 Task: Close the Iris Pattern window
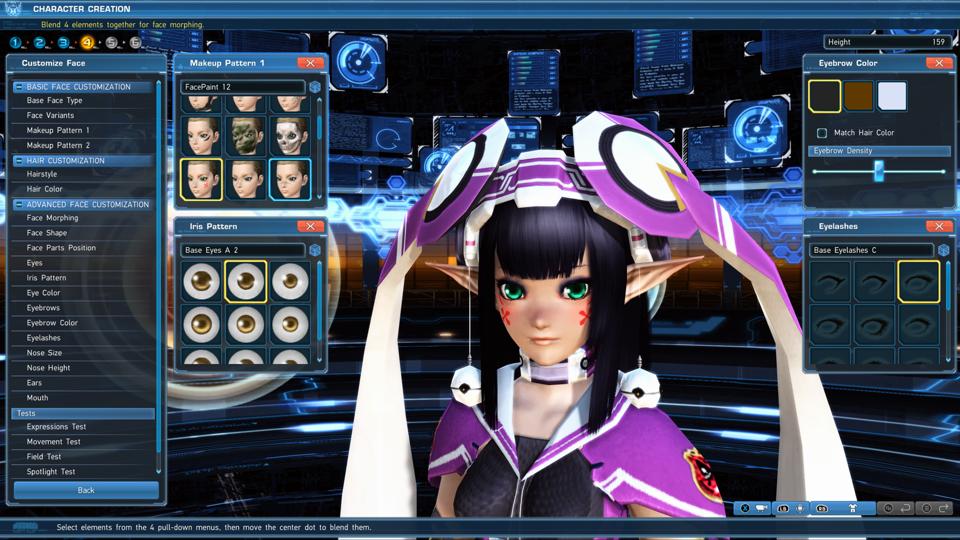coord(311,226)
